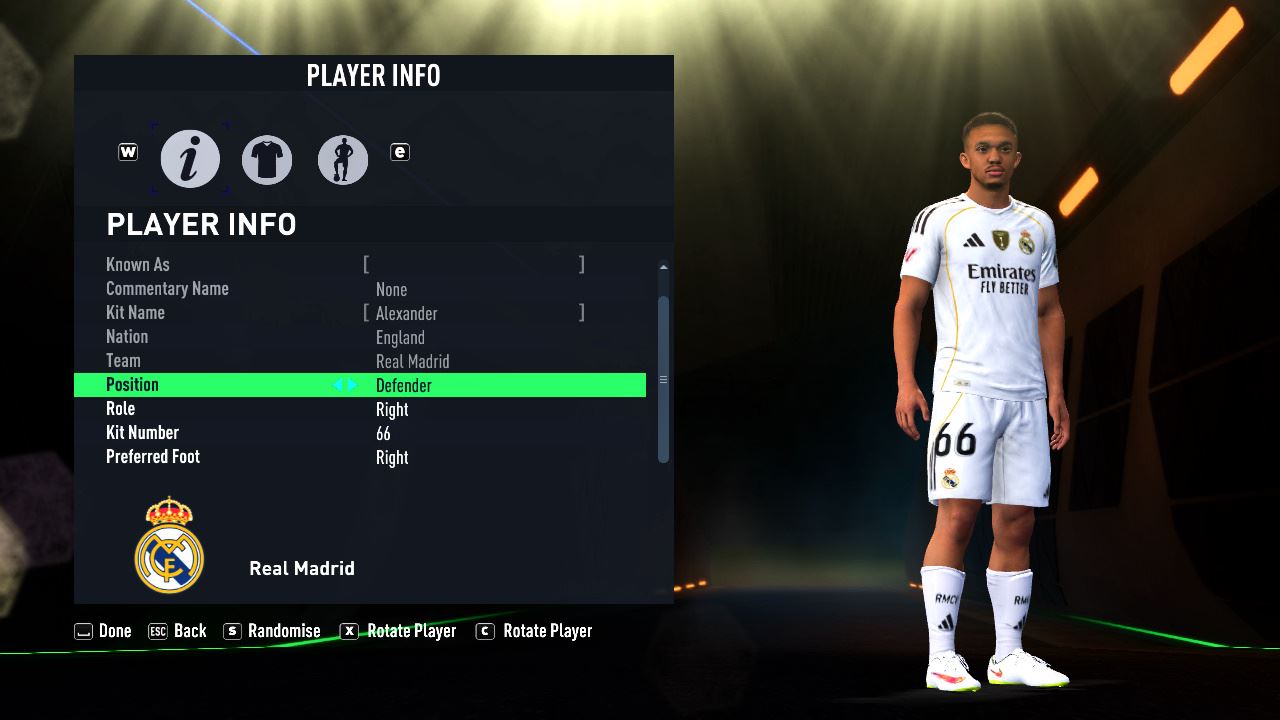Open the kit shirt tab
Image resolution: width=1280 pixels, height=720 pixels.
[267, 160]
